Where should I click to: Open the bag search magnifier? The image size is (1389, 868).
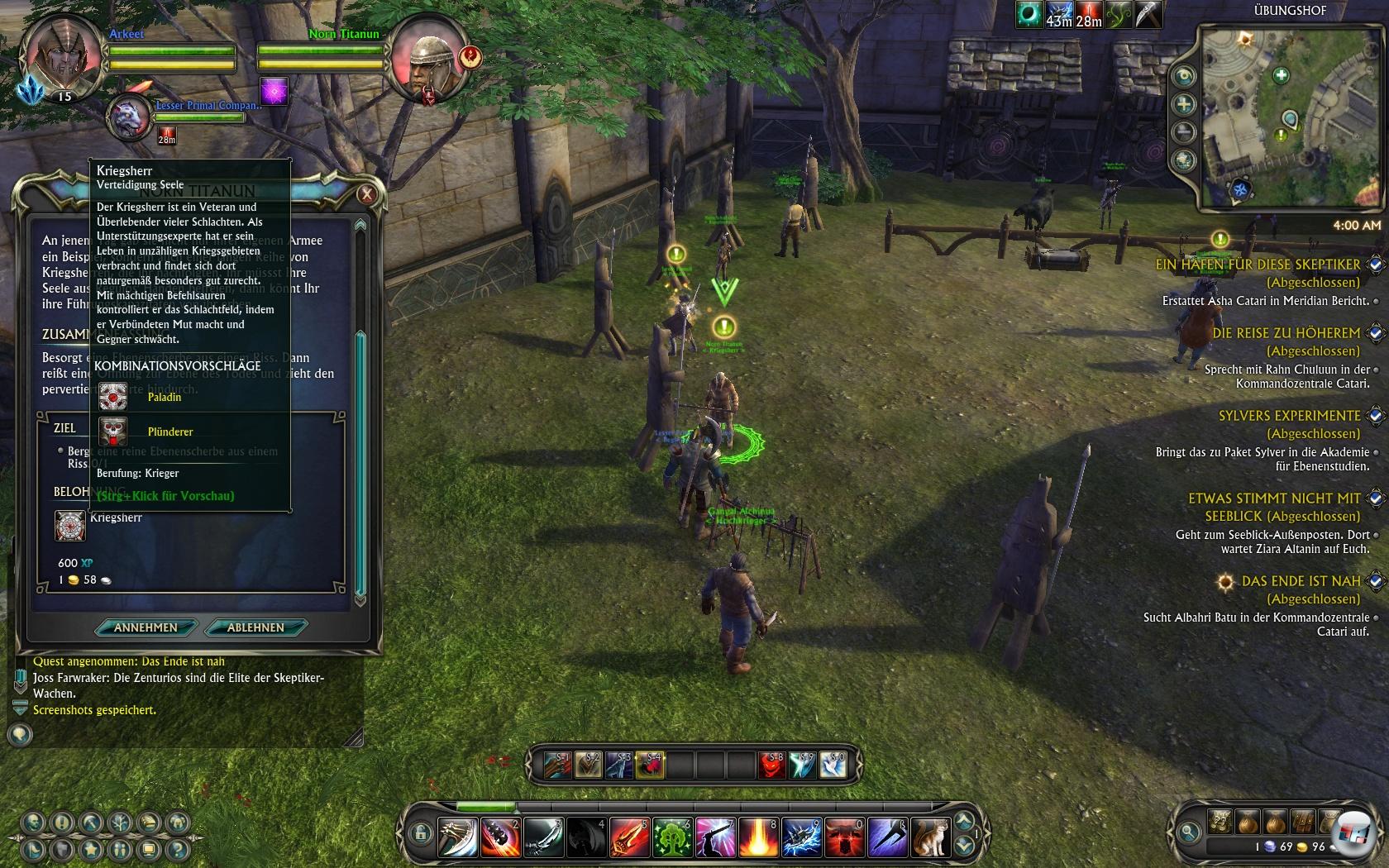[x=1189, y=832]
